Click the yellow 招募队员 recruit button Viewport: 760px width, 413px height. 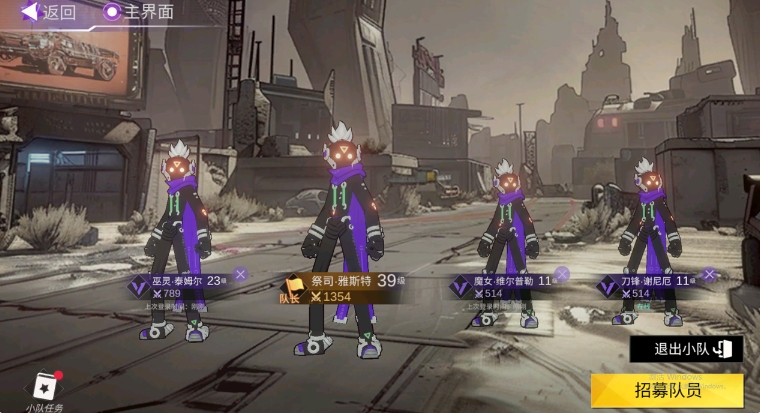pos(666,390)
